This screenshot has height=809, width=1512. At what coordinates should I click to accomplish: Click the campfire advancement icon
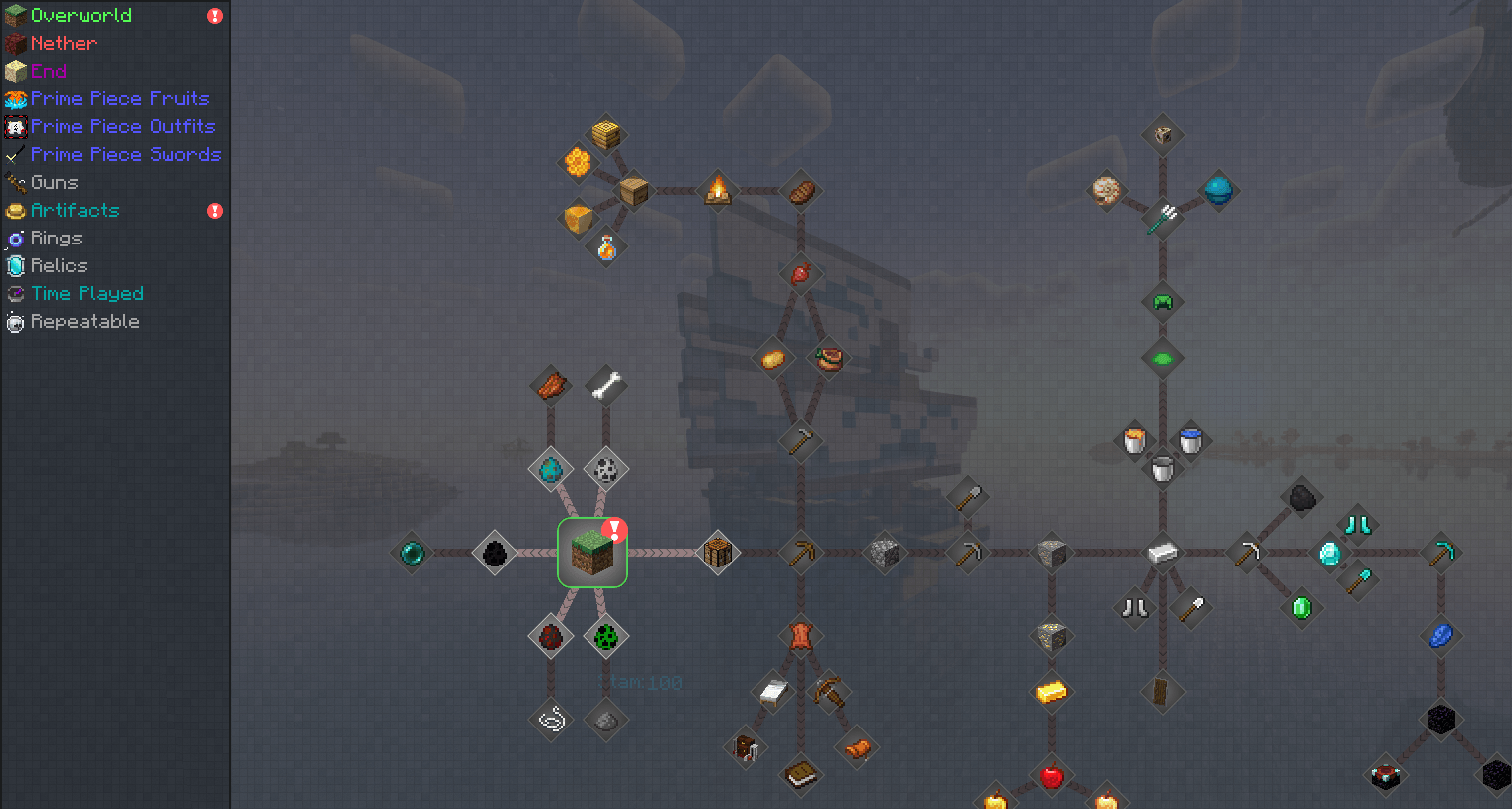pyautogui.click(x=719, y=191)
